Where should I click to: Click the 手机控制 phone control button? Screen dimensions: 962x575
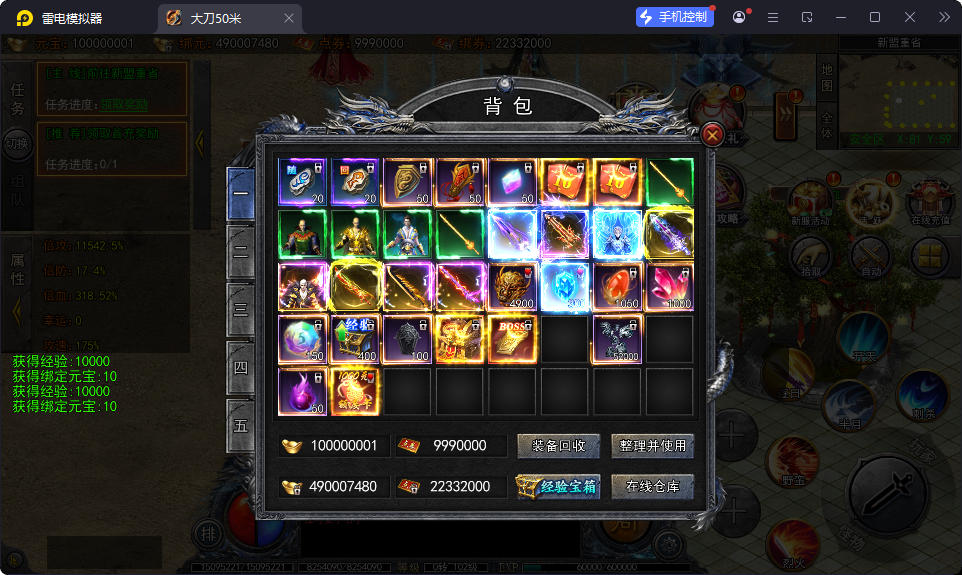[675, 17]
